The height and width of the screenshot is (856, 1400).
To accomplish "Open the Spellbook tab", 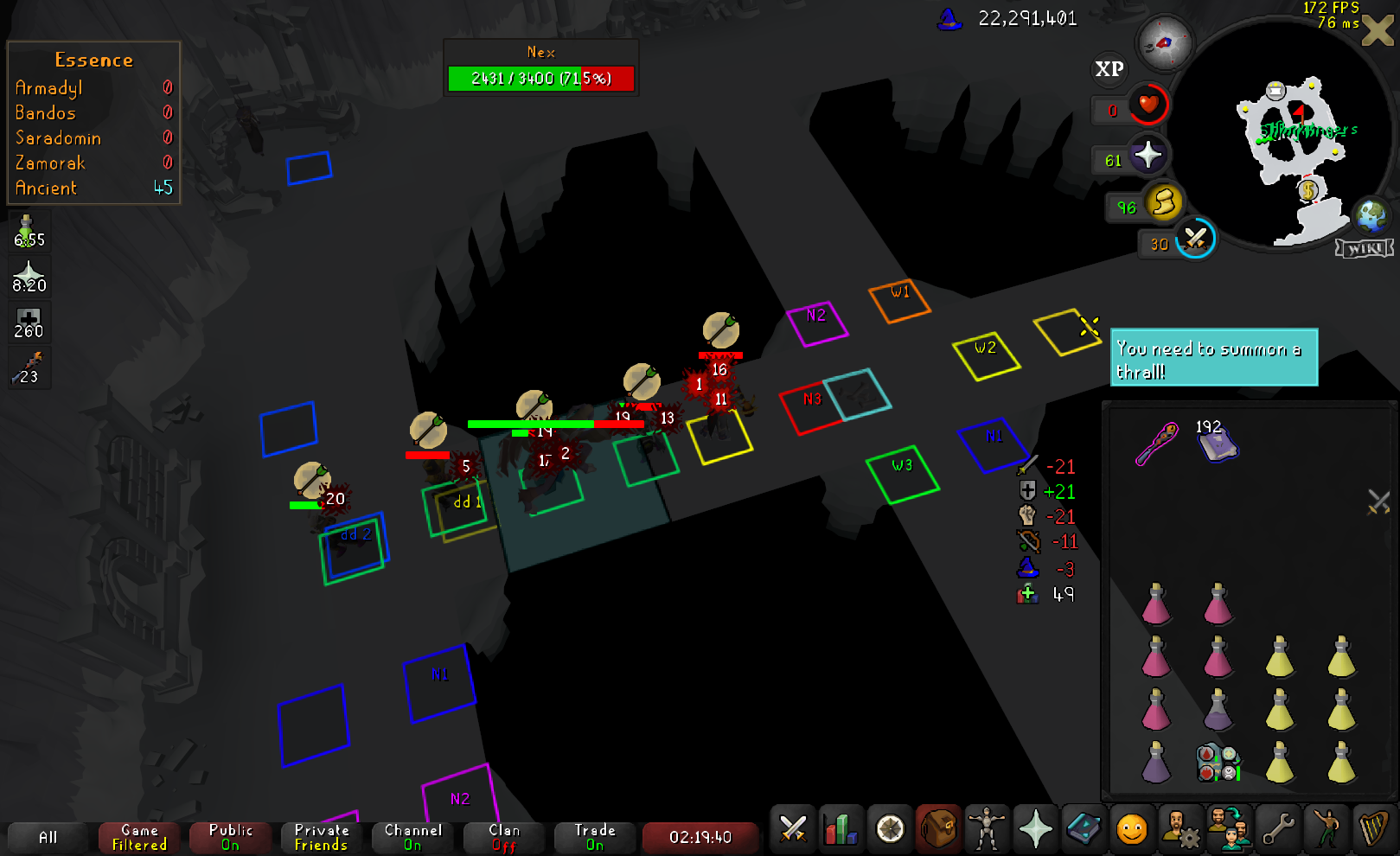I will click(1084, 829).
